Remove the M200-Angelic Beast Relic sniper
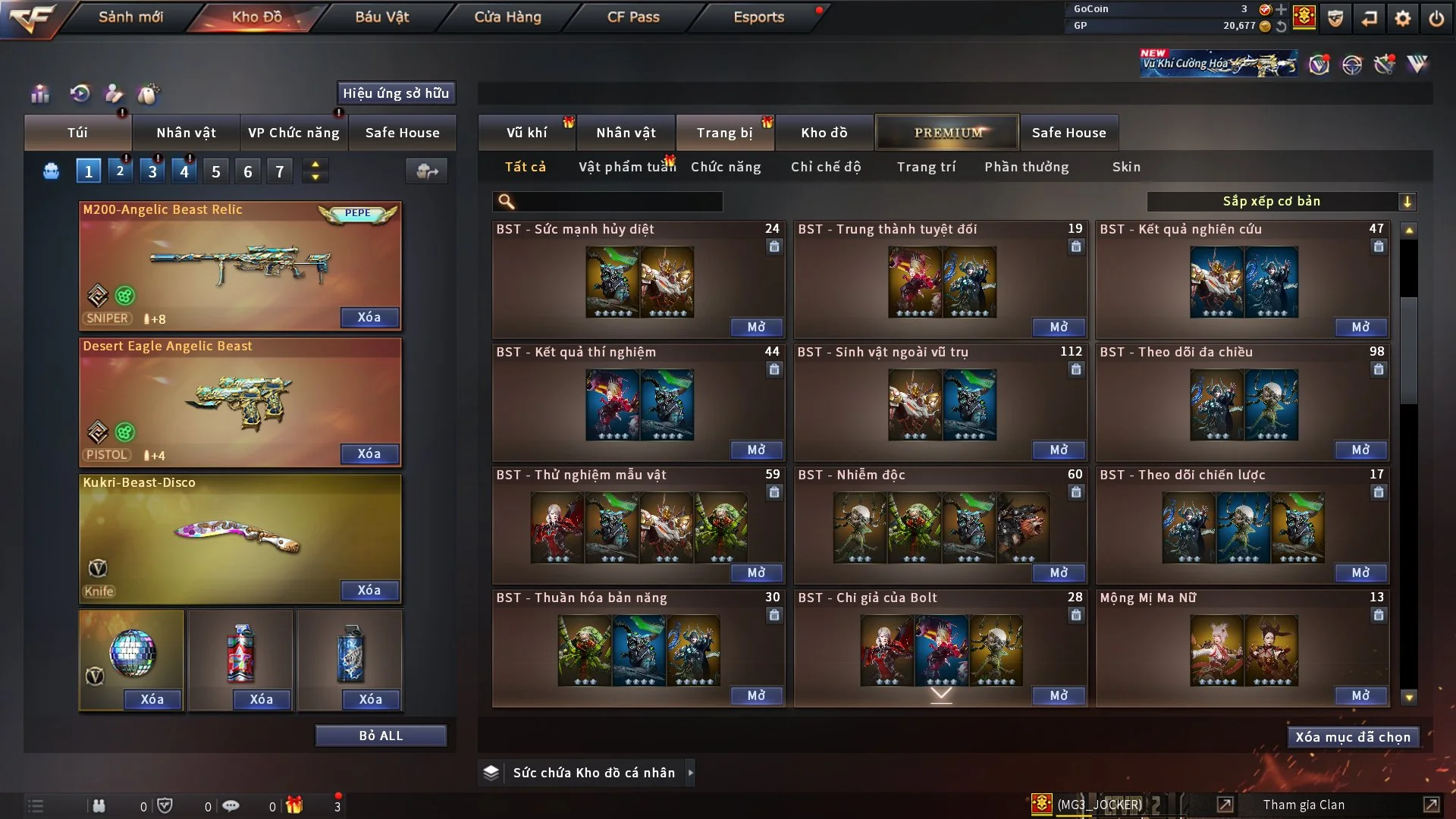 (x=369, y=317)
